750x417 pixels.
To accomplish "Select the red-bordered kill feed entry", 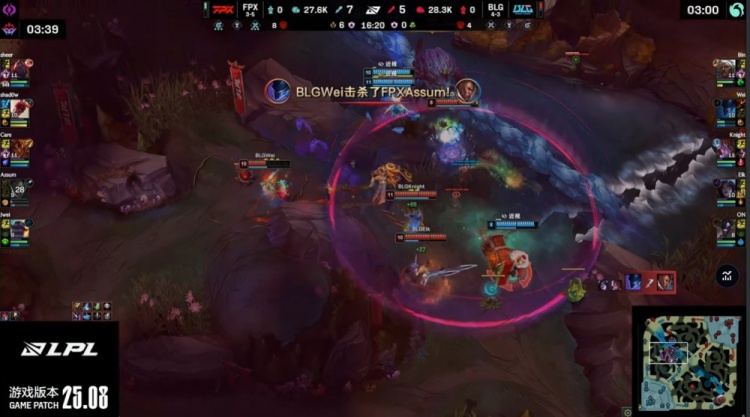I will (649, 282).
